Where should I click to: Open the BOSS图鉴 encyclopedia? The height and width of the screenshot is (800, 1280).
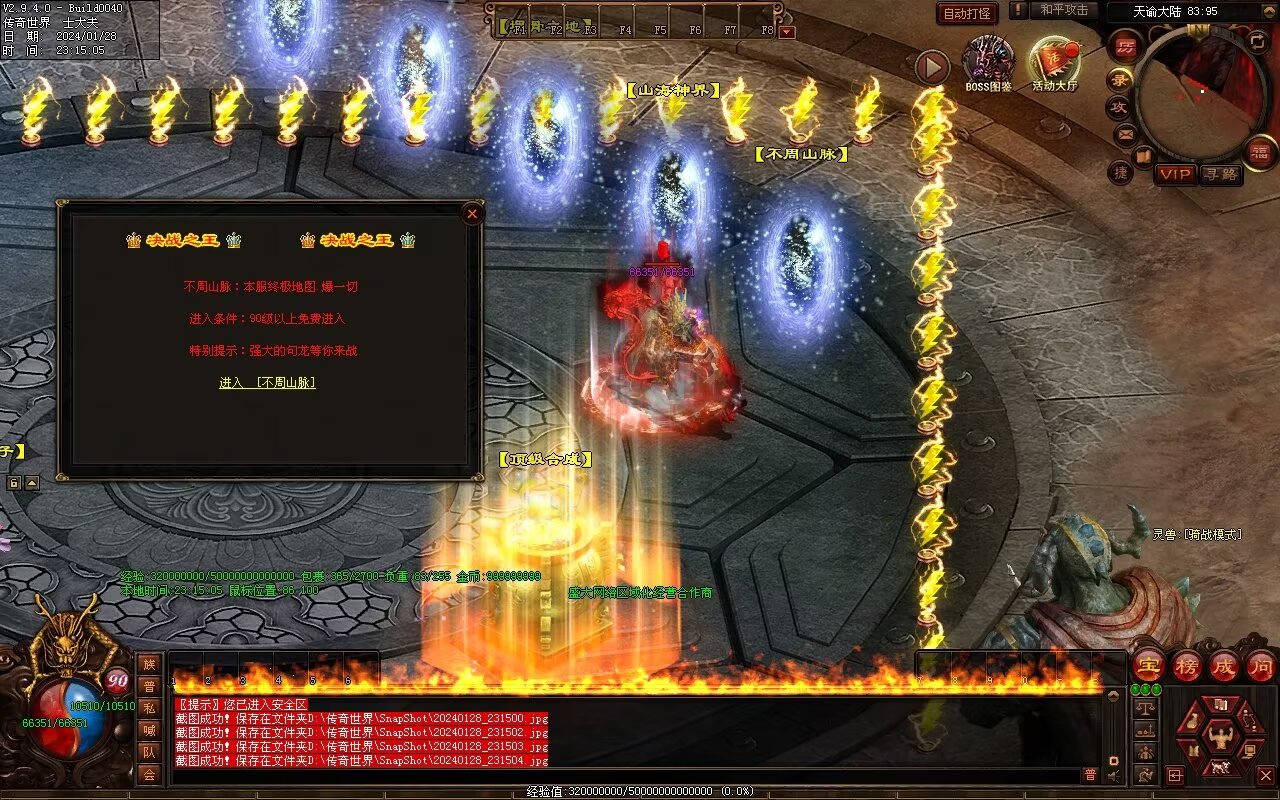988,64
